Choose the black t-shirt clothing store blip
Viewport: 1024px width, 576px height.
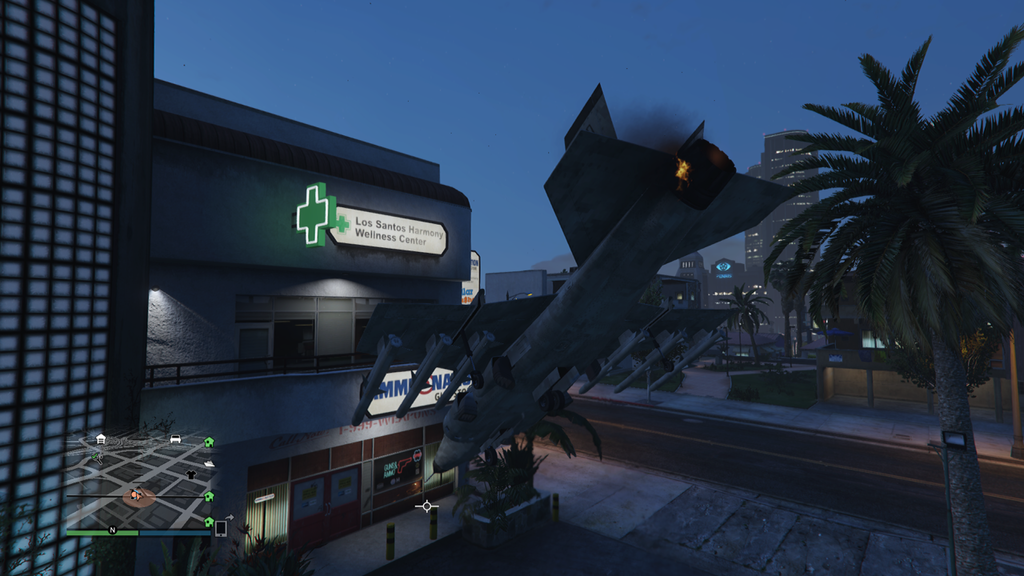tap(190, 473)
